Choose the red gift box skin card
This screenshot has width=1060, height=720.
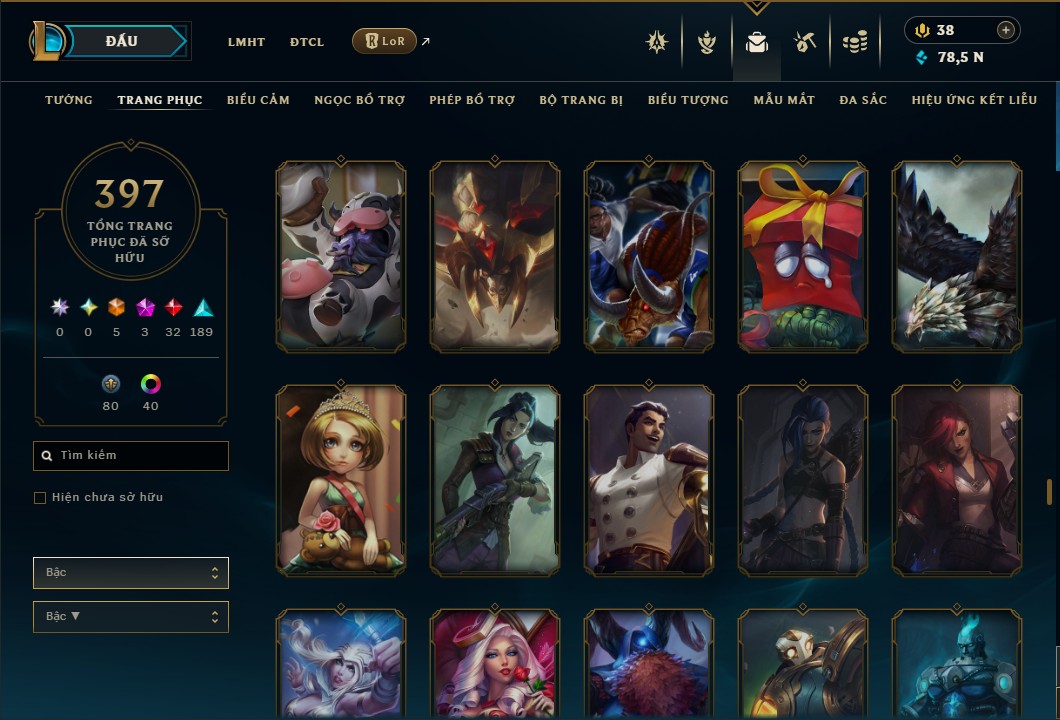[x=803, y=257]
